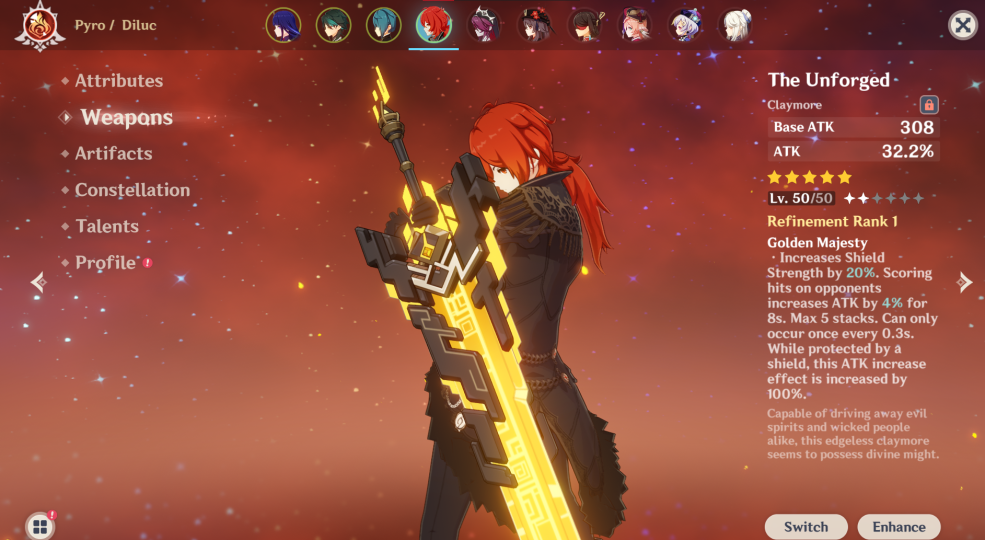Switch to the pink-haired Yanfei portrait

point(635,25)
